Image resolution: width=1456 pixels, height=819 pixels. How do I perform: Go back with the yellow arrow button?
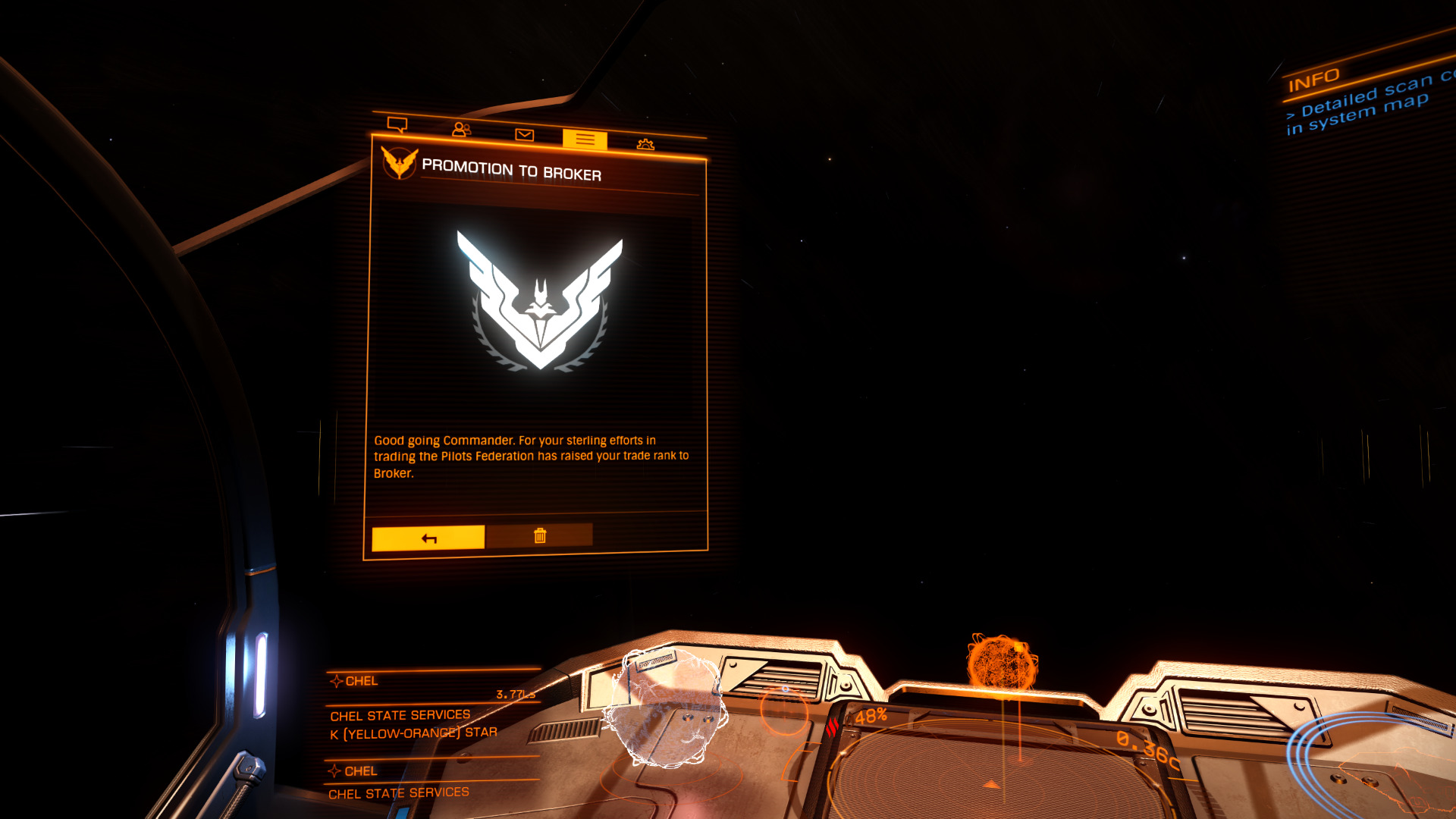(x=428, y=538)
